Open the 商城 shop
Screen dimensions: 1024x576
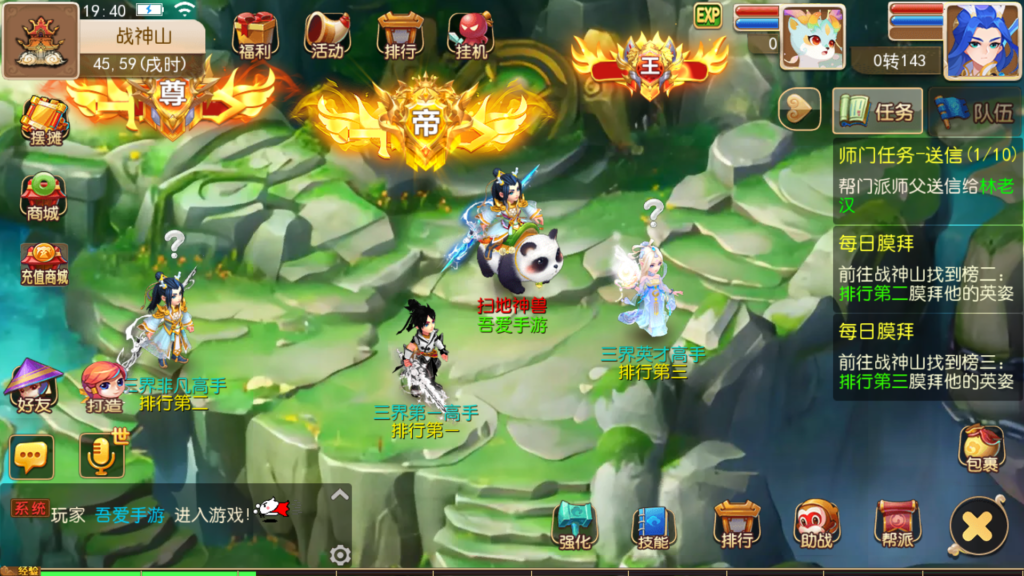[x=43, y=195]
